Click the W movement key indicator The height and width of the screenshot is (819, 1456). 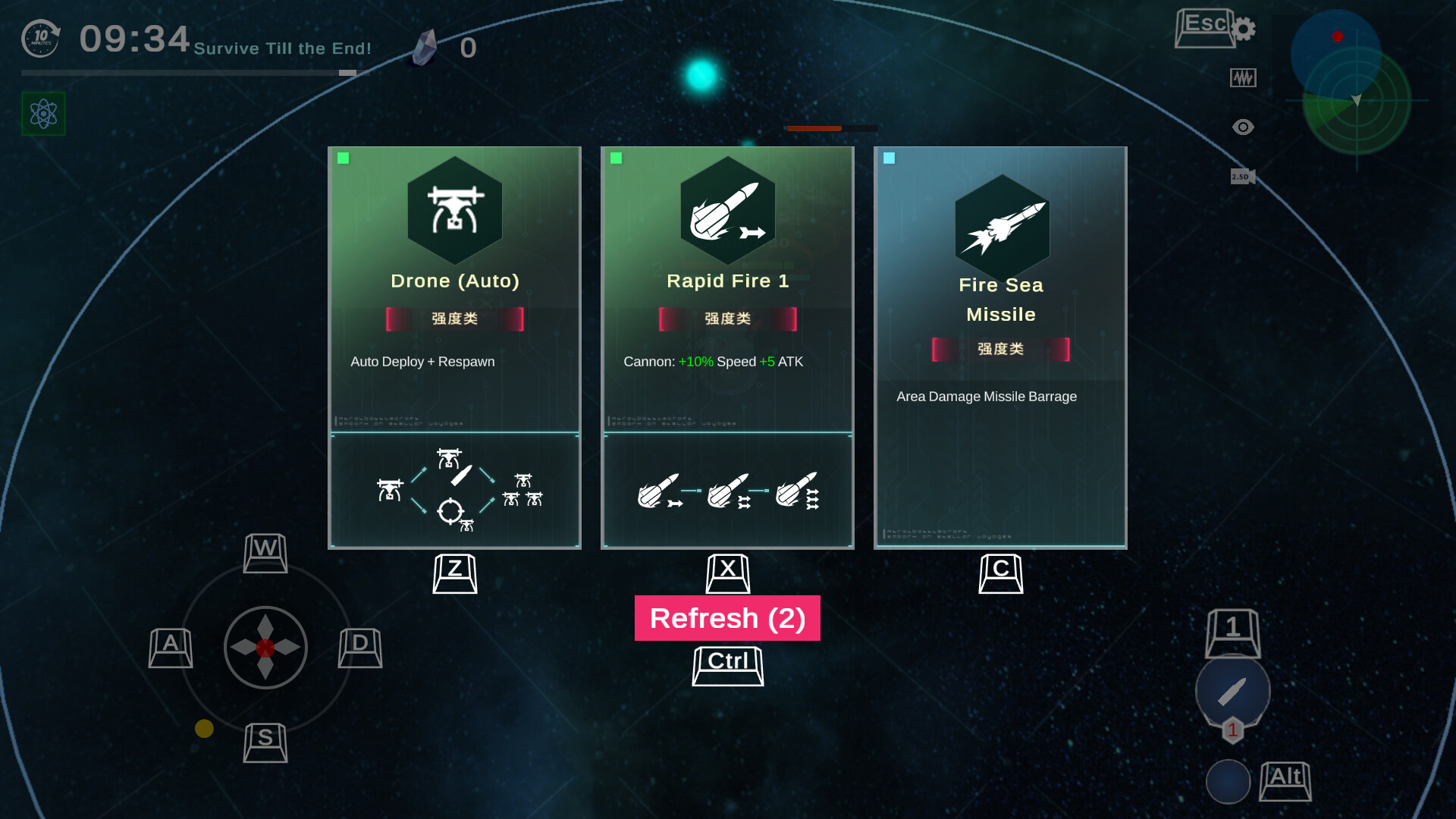click(x=265, y=554)
